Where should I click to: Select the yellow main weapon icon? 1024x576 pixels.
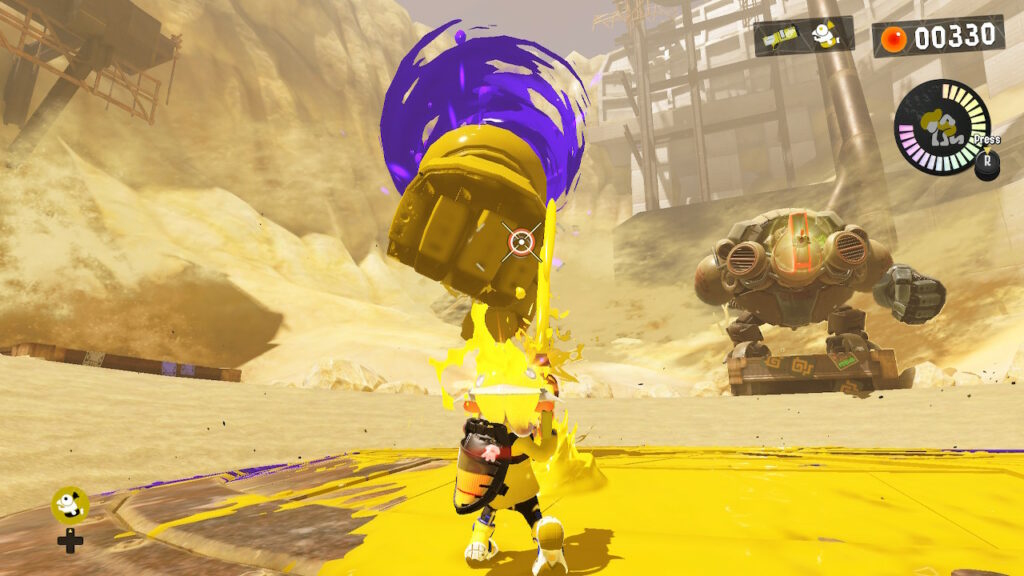coord(780,37)
